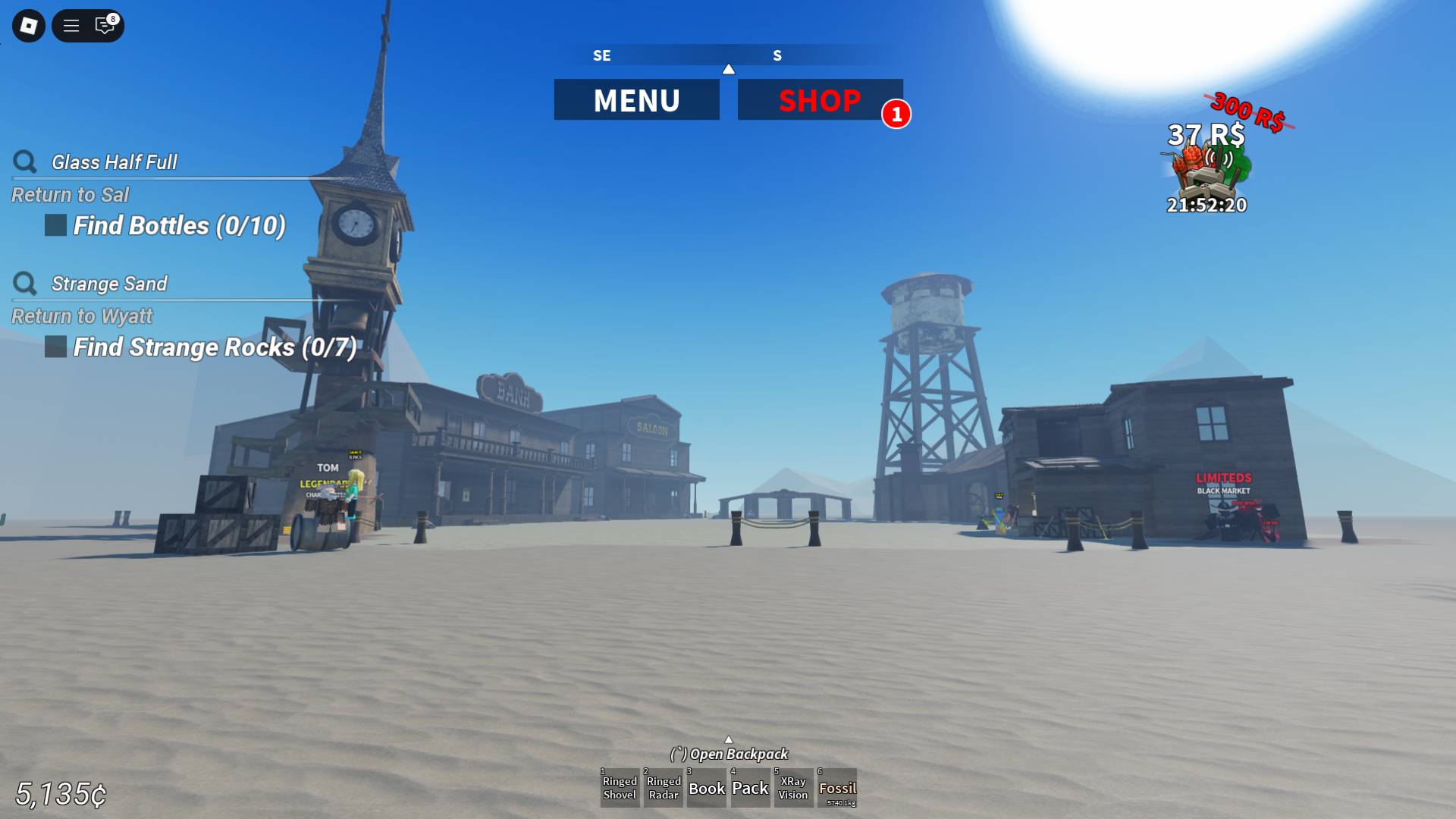Image resolution: width=1456 pixels, height=819 pixels.
Task: Open the hamburger menu at top left
Action: [70, 25]
